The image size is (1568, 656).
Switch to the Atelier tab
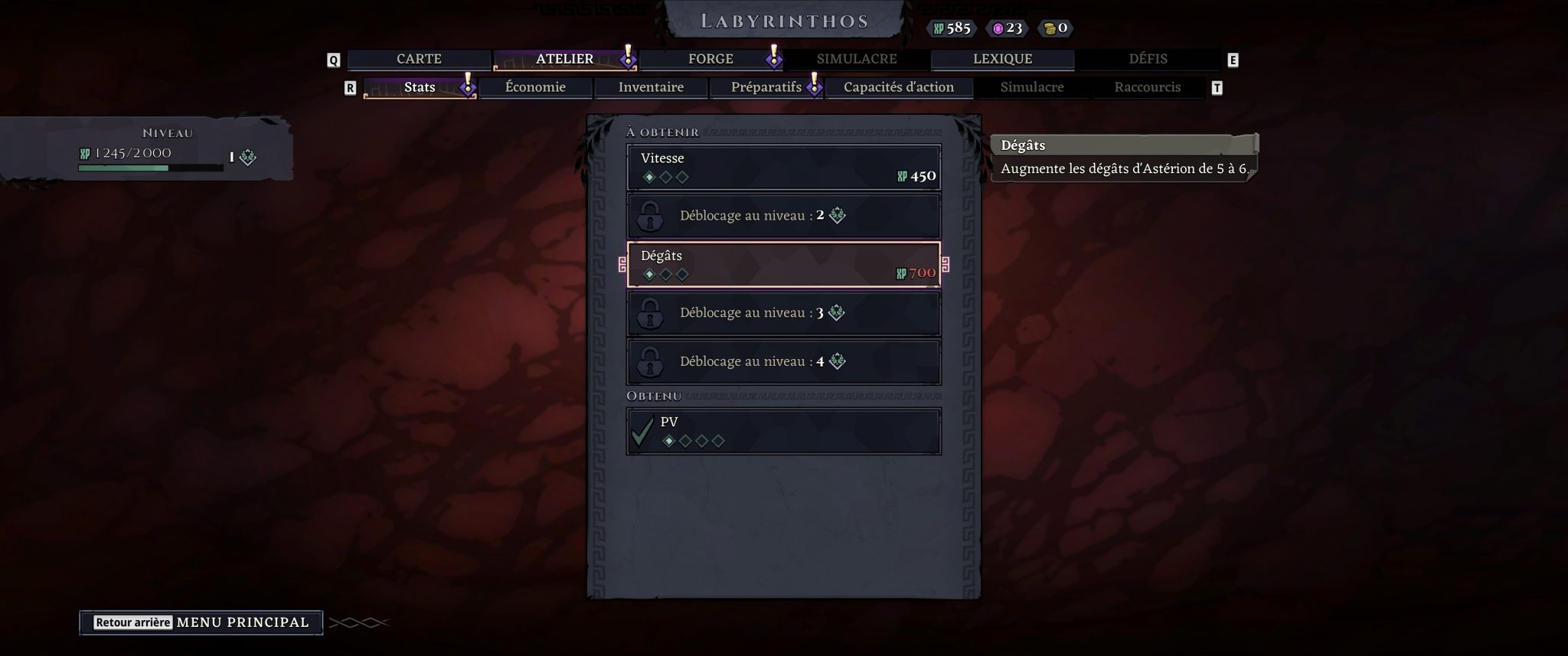point(564,59)
